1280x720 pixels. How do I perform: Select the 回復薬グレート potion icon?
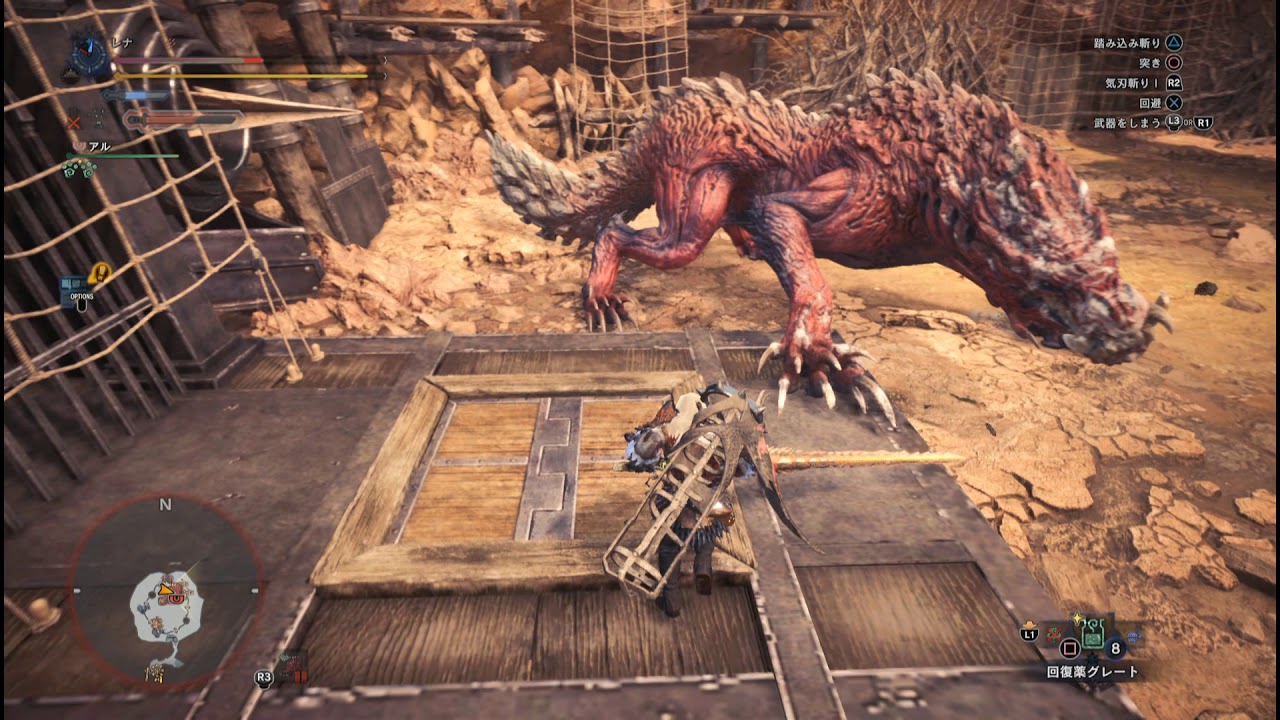point(1092,634)
